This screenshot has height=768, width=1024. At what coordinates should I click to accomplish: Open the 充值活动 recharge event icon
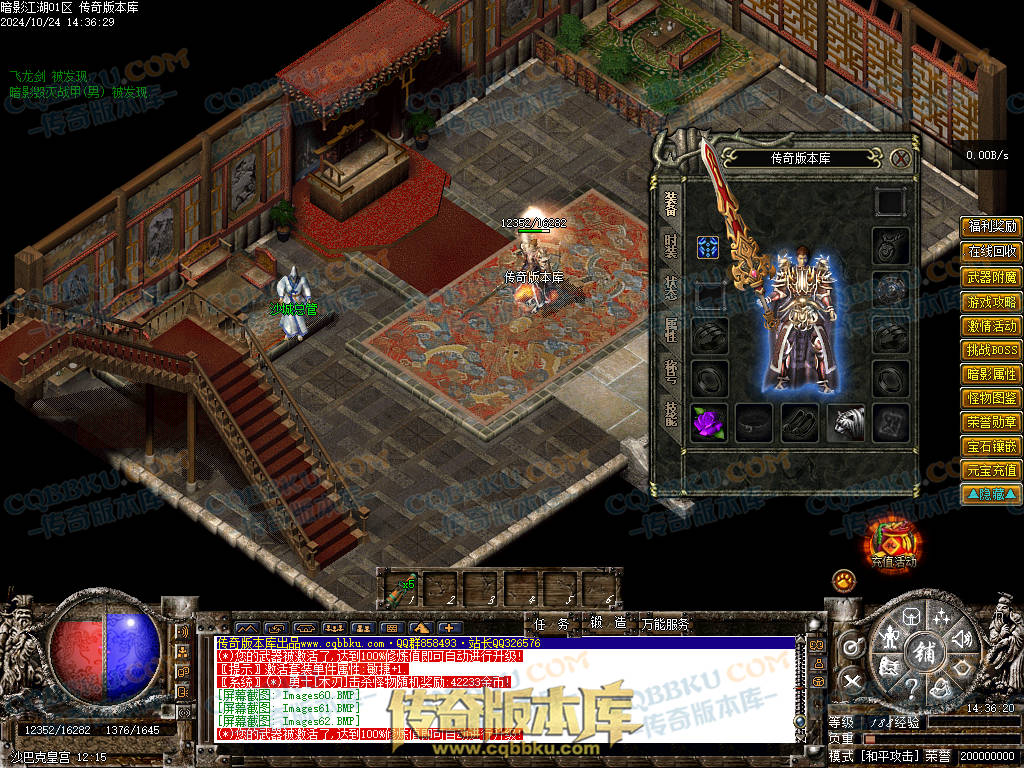coord(892,546)
